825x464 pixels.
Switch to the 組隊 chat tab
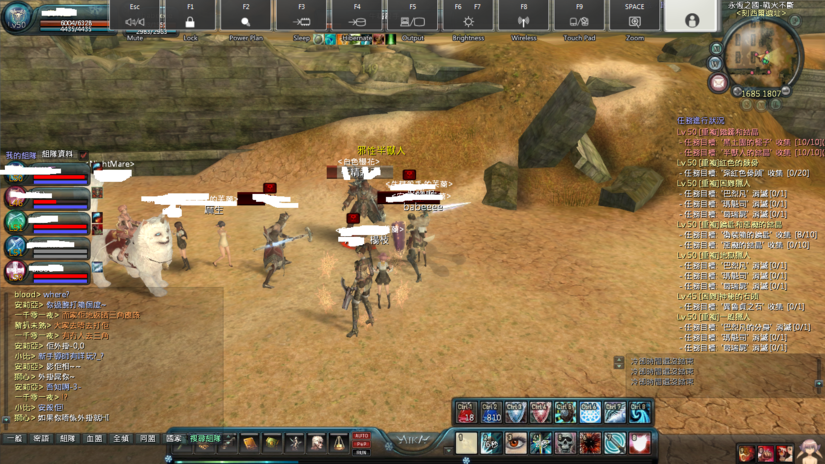point(68,438)
